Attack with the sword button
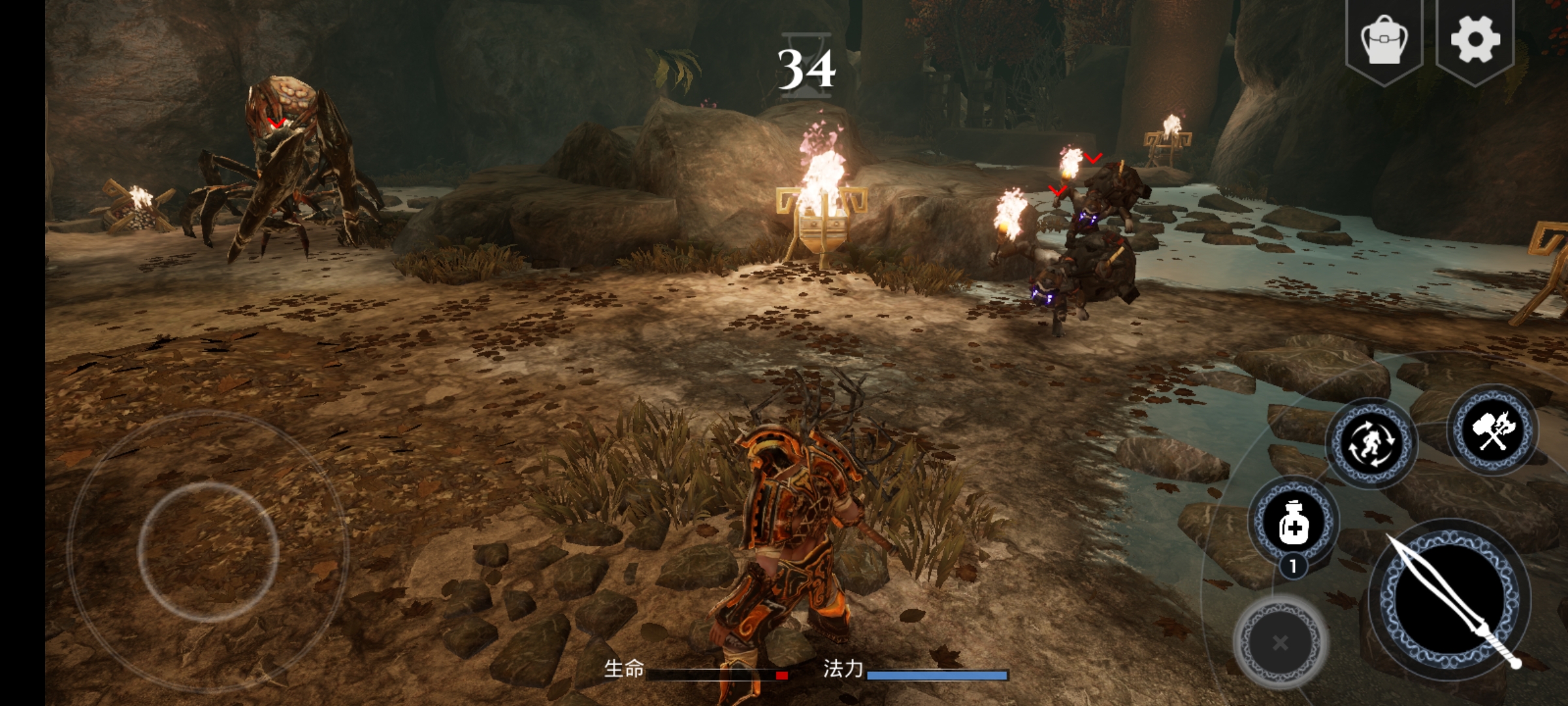This screenshot has width=1568, height=706. point(1450,600)
